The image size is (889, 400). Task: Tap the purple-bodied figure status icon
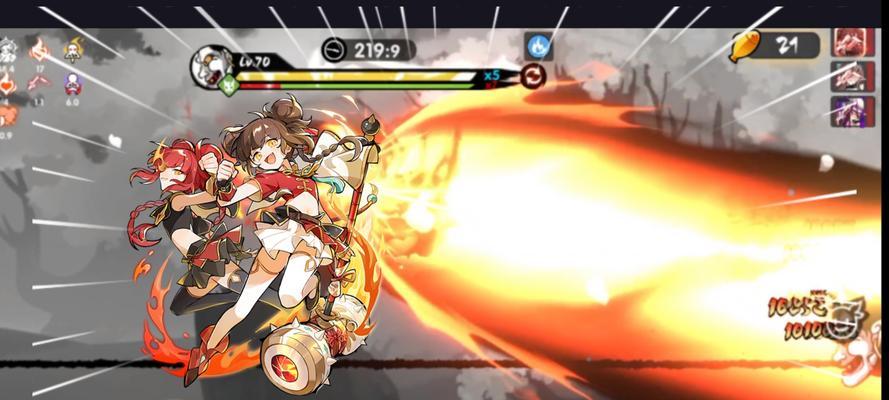point(72,84)
